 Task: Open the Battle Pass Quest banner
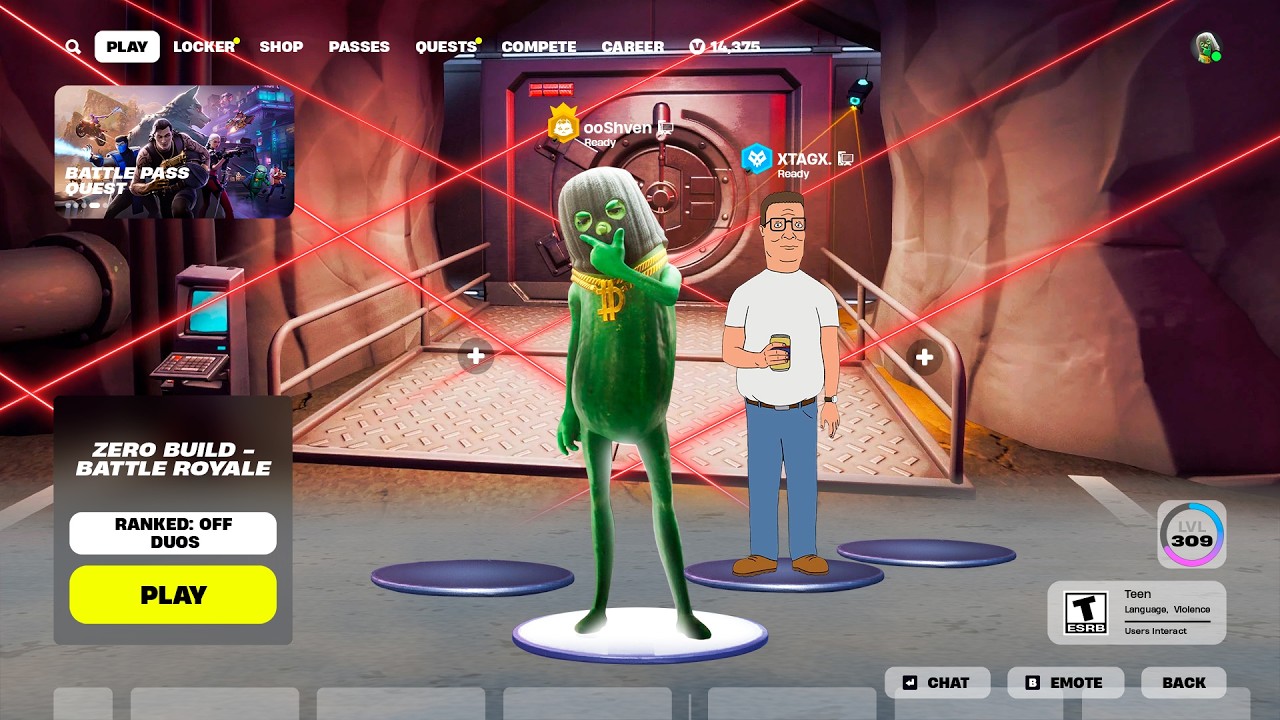tap(174, 151)
